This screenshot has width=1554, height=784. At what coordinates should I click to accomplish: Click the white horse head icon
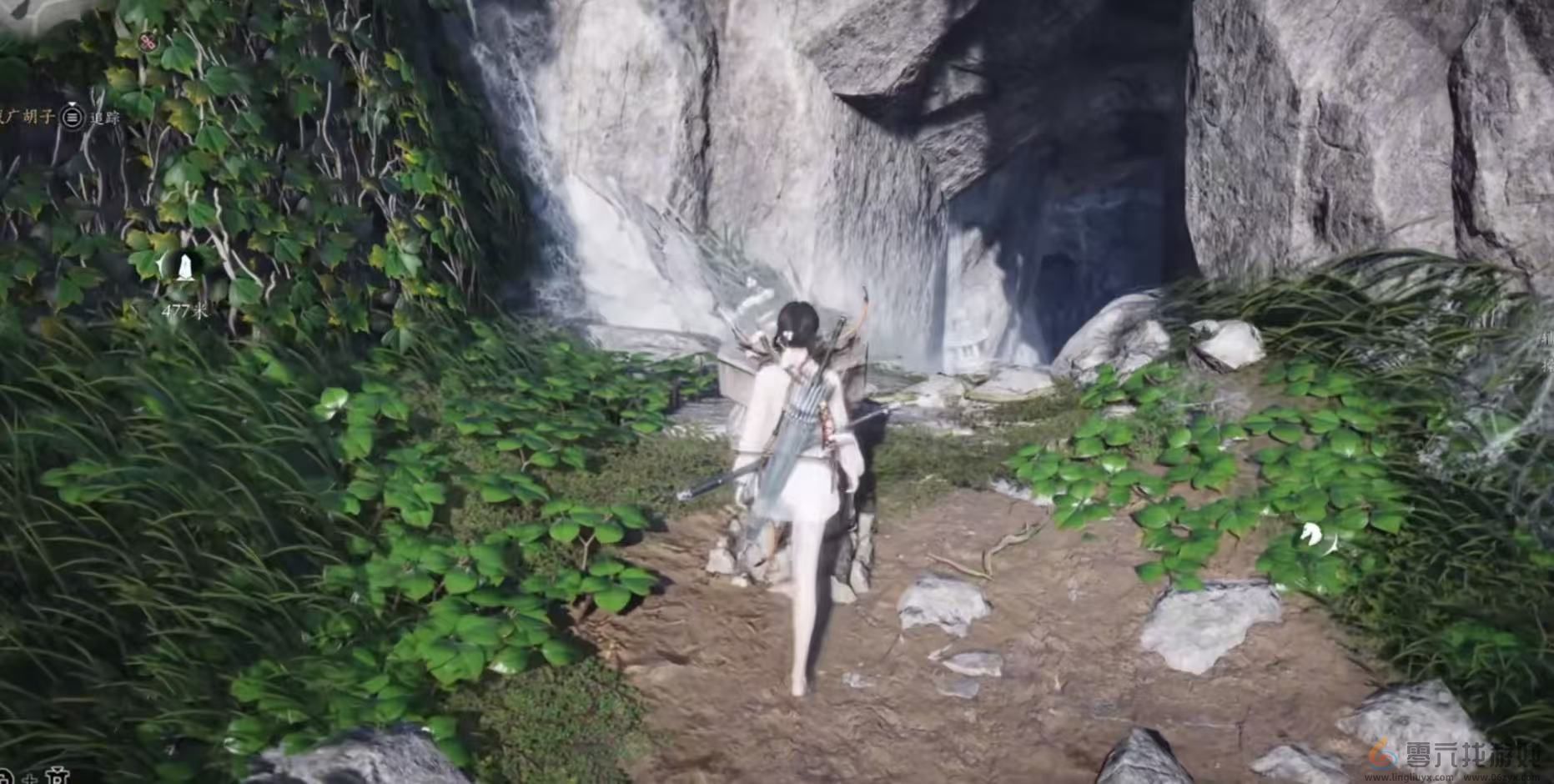pyautogui.click(x=1311, y=534)
